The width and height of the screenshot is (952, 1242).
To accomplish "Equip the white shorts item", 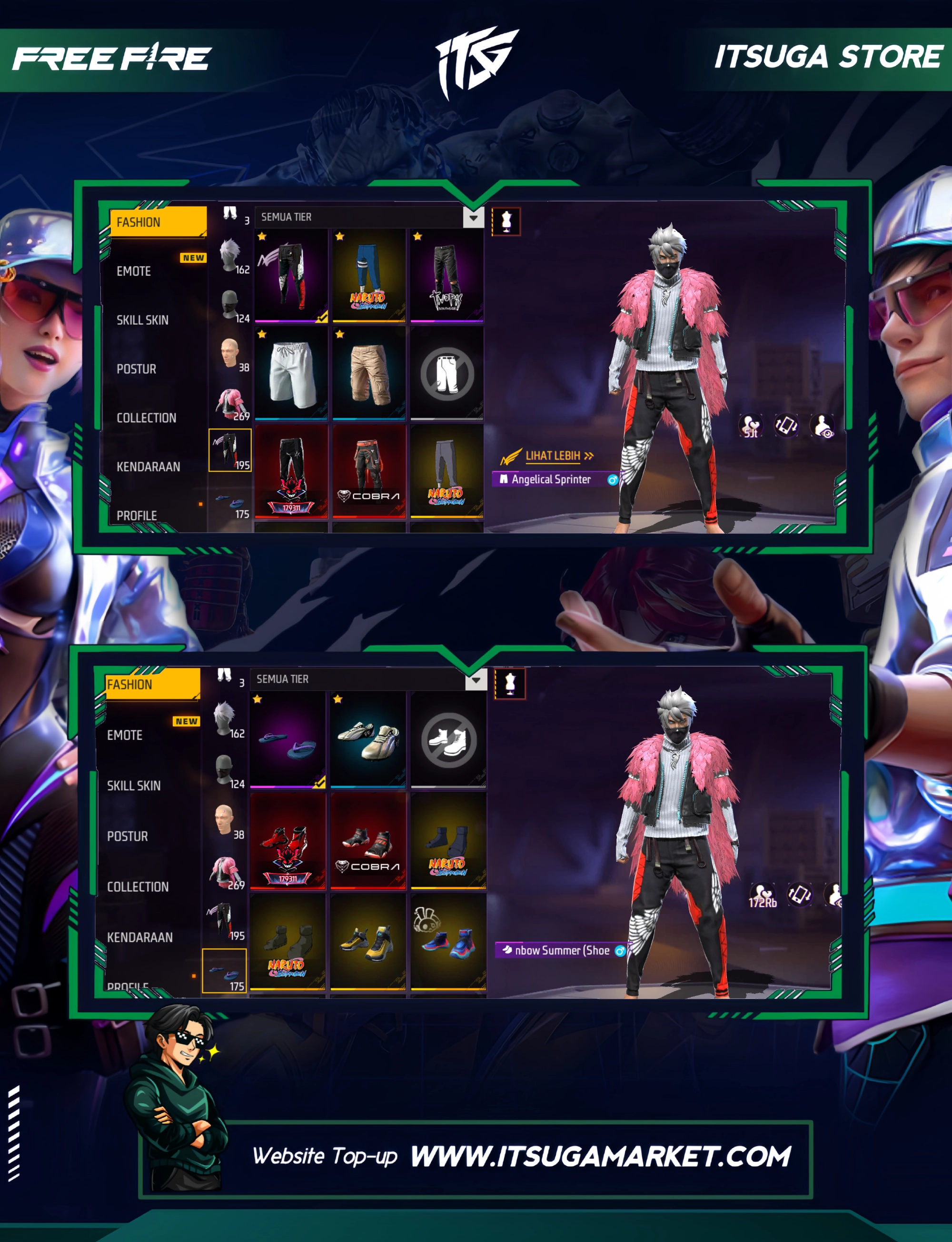I will [291, 373].
